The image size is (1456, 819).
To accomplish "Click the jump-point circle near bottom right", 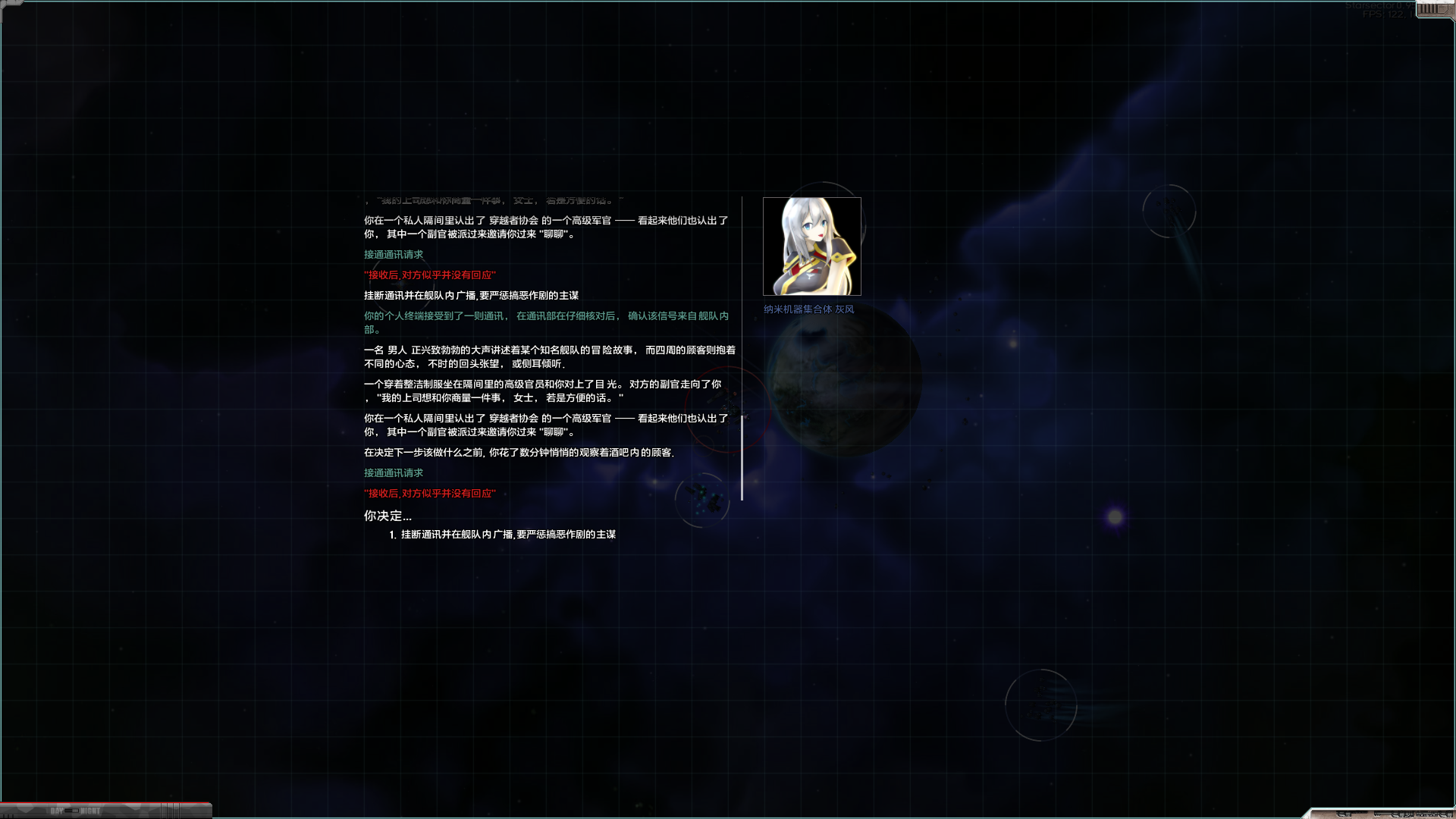I will click(x=1041, y=704).
